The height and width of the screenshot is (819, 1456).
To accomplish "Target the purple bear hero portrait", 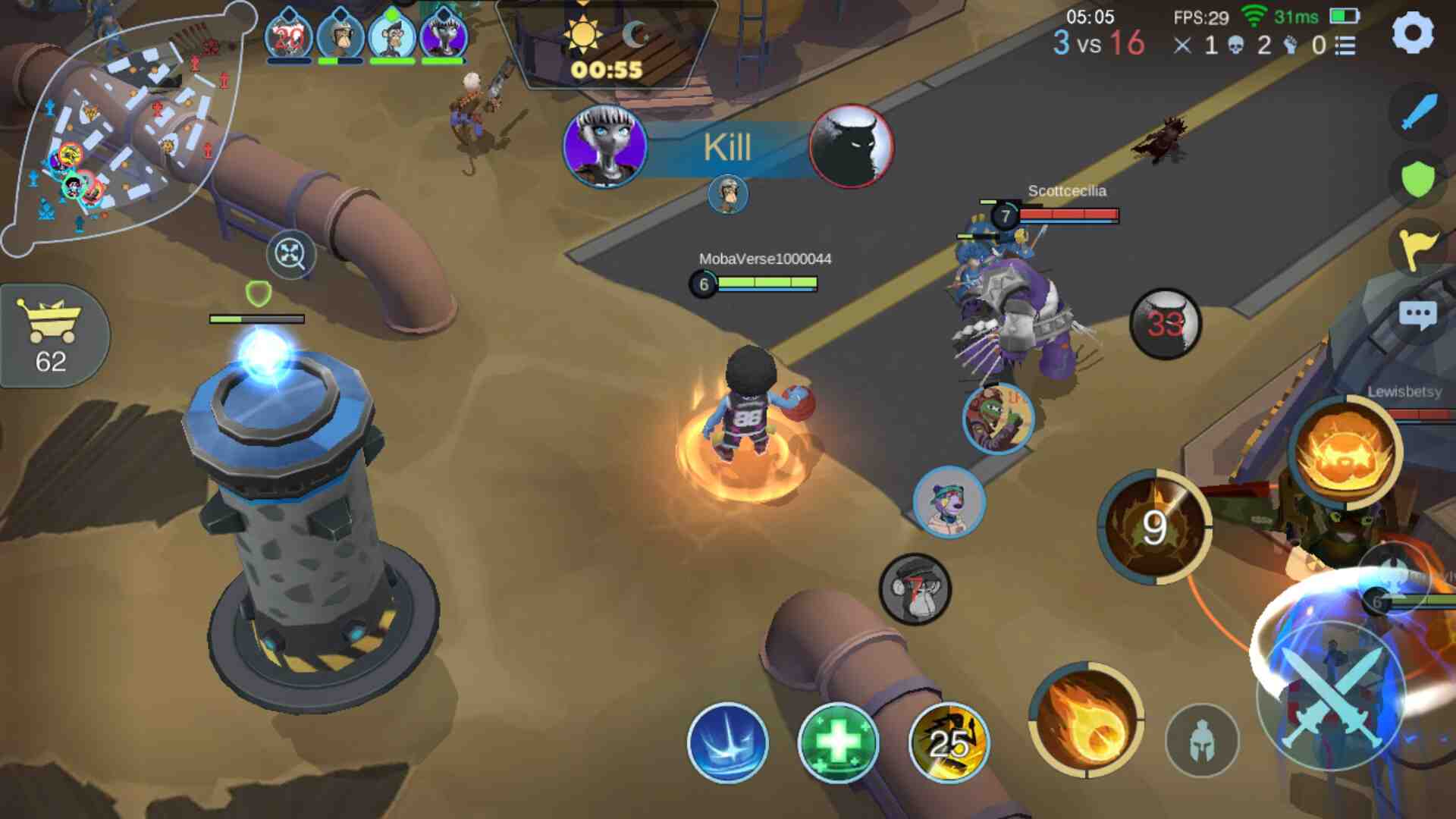I will (x=949, y=502).
